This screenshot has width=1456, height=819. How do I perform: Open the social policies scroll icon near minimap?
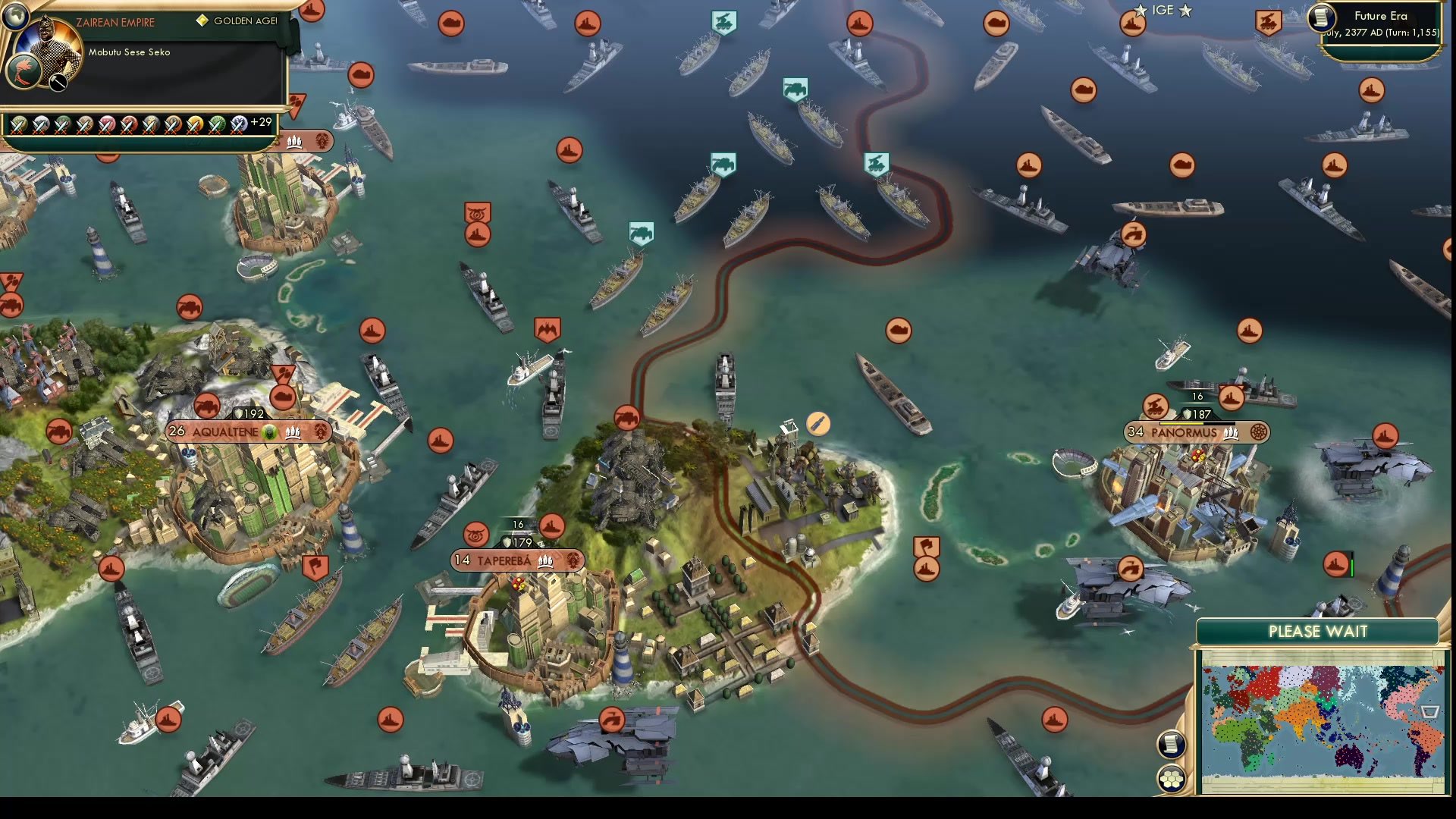[1171, 745]
